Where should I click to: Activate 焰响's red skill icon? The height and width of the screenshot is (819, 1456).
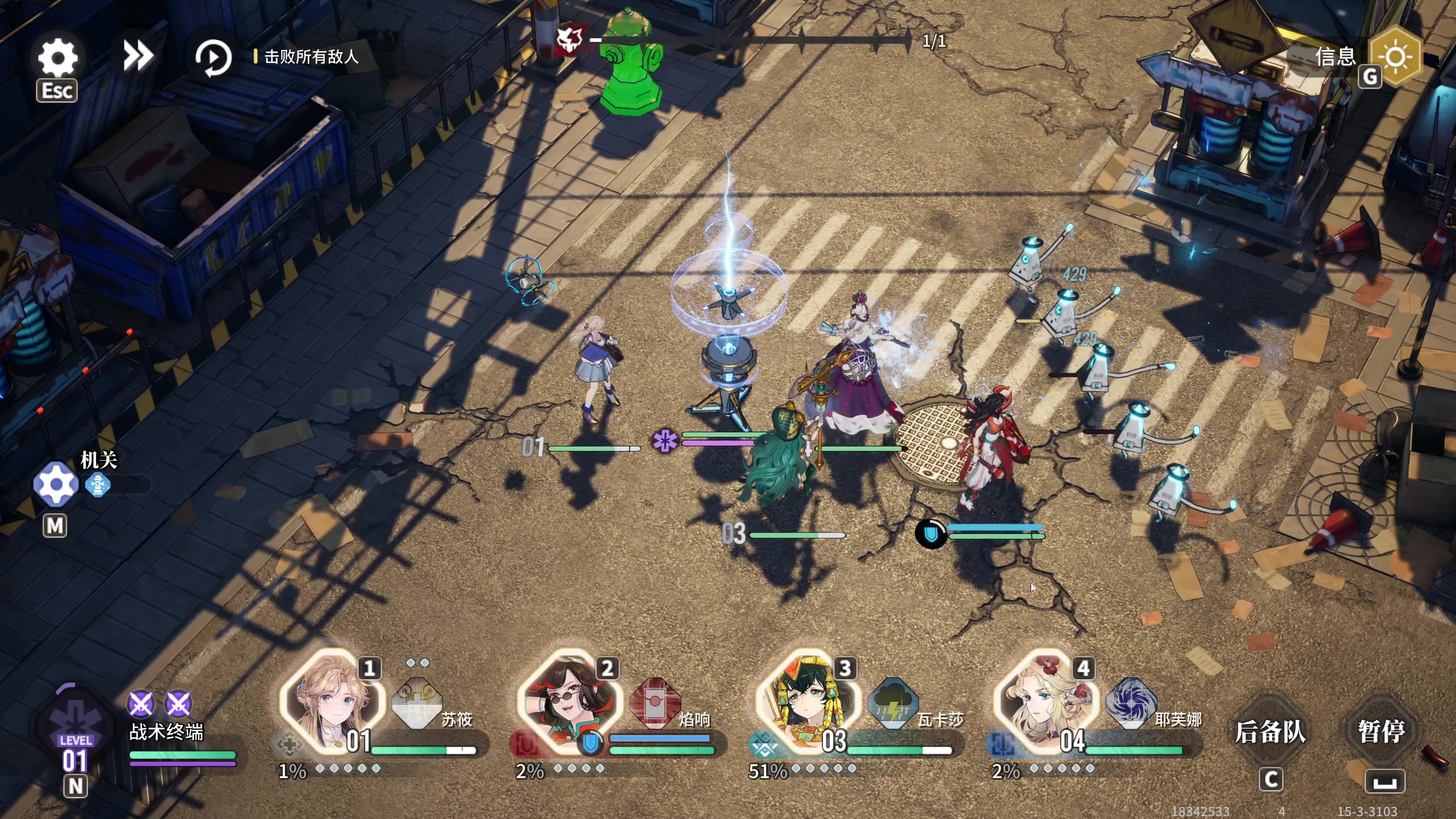tap(655, 703)
